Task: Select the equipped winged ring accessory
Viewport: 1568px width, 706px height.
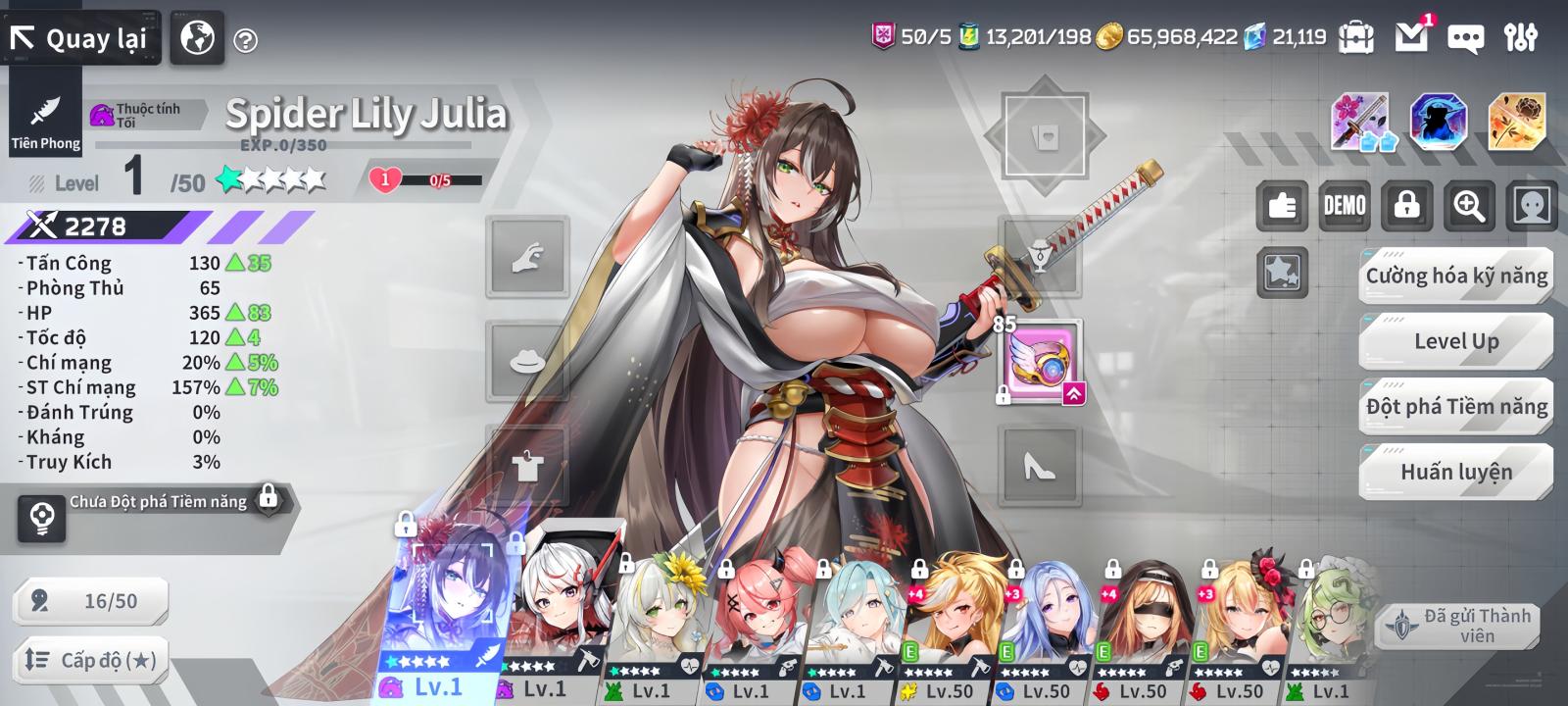Action: [x=1041, y=362]
